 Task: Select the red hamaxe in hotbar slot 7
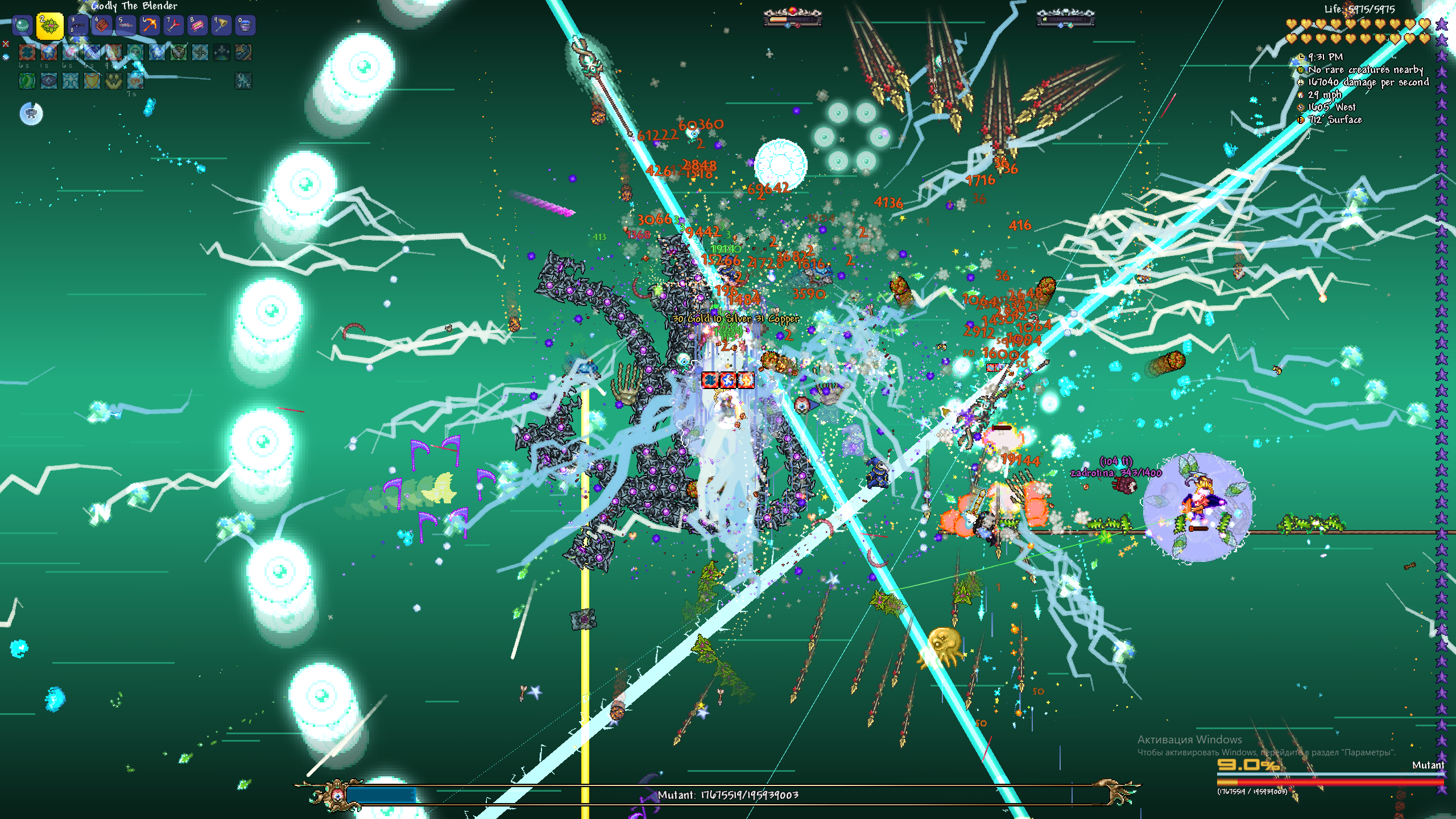173,26
